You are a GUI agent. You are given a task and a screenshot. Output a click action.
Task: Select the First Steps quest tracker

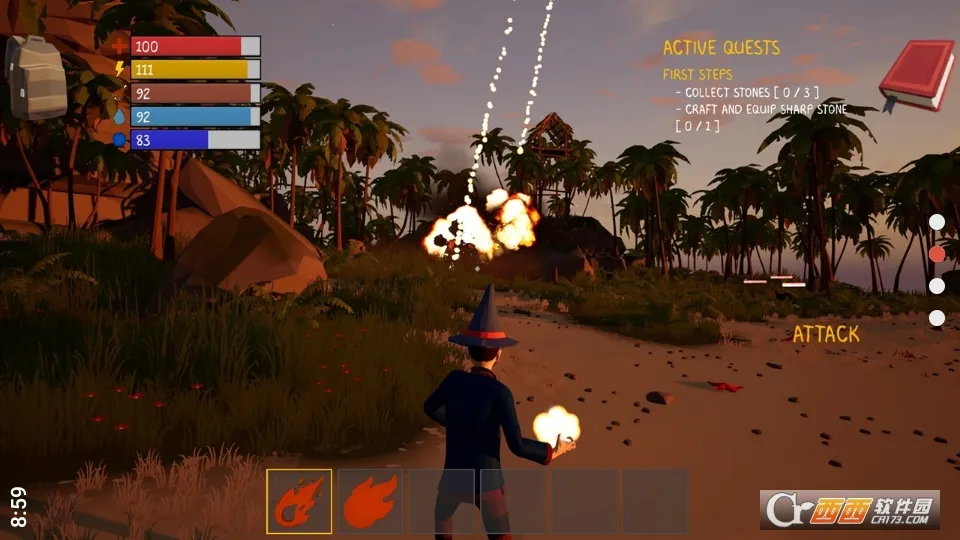tap(697, 74)
